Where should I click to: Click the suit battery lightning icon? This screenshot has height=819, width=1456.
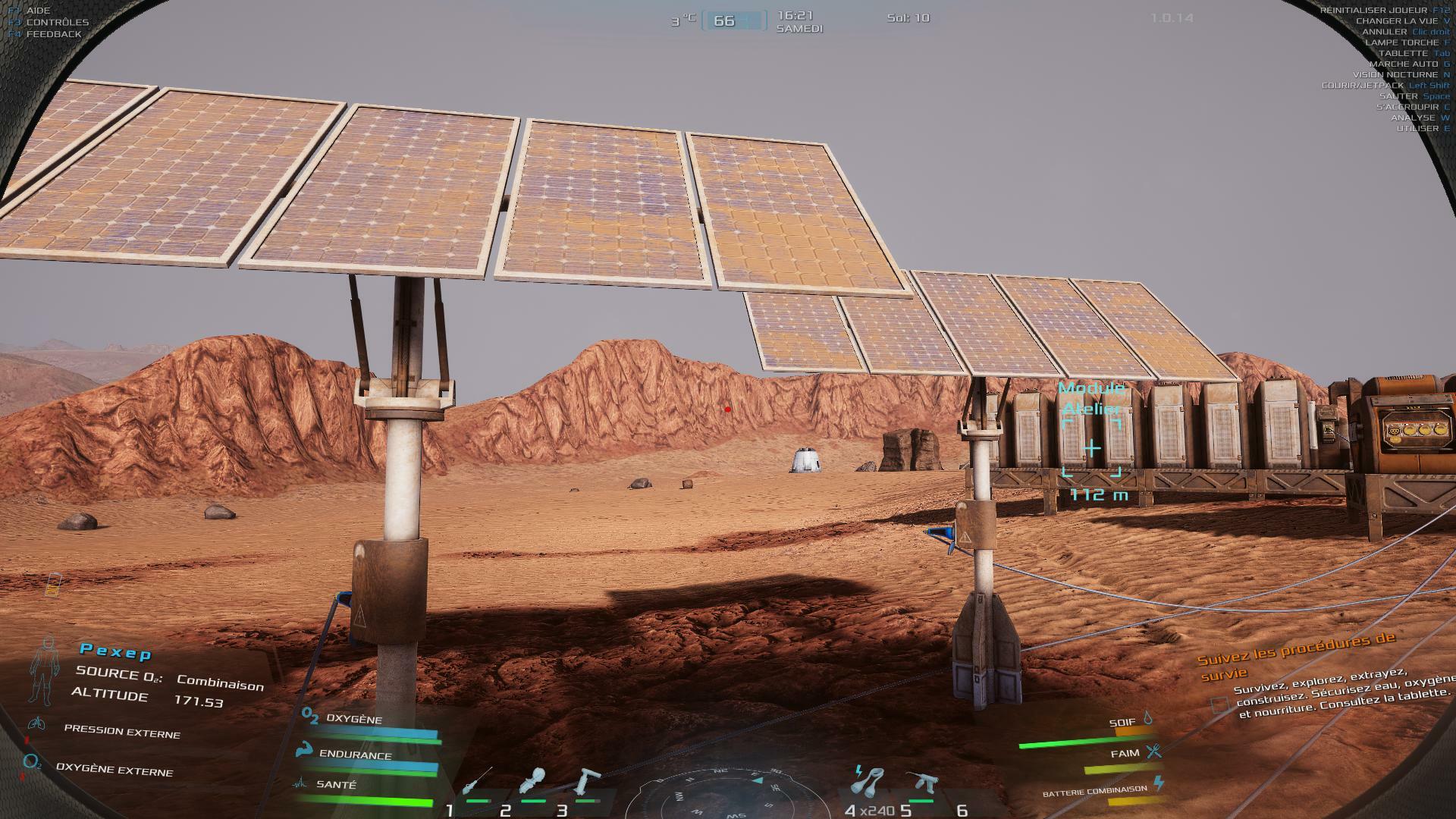click(1158, 782)
